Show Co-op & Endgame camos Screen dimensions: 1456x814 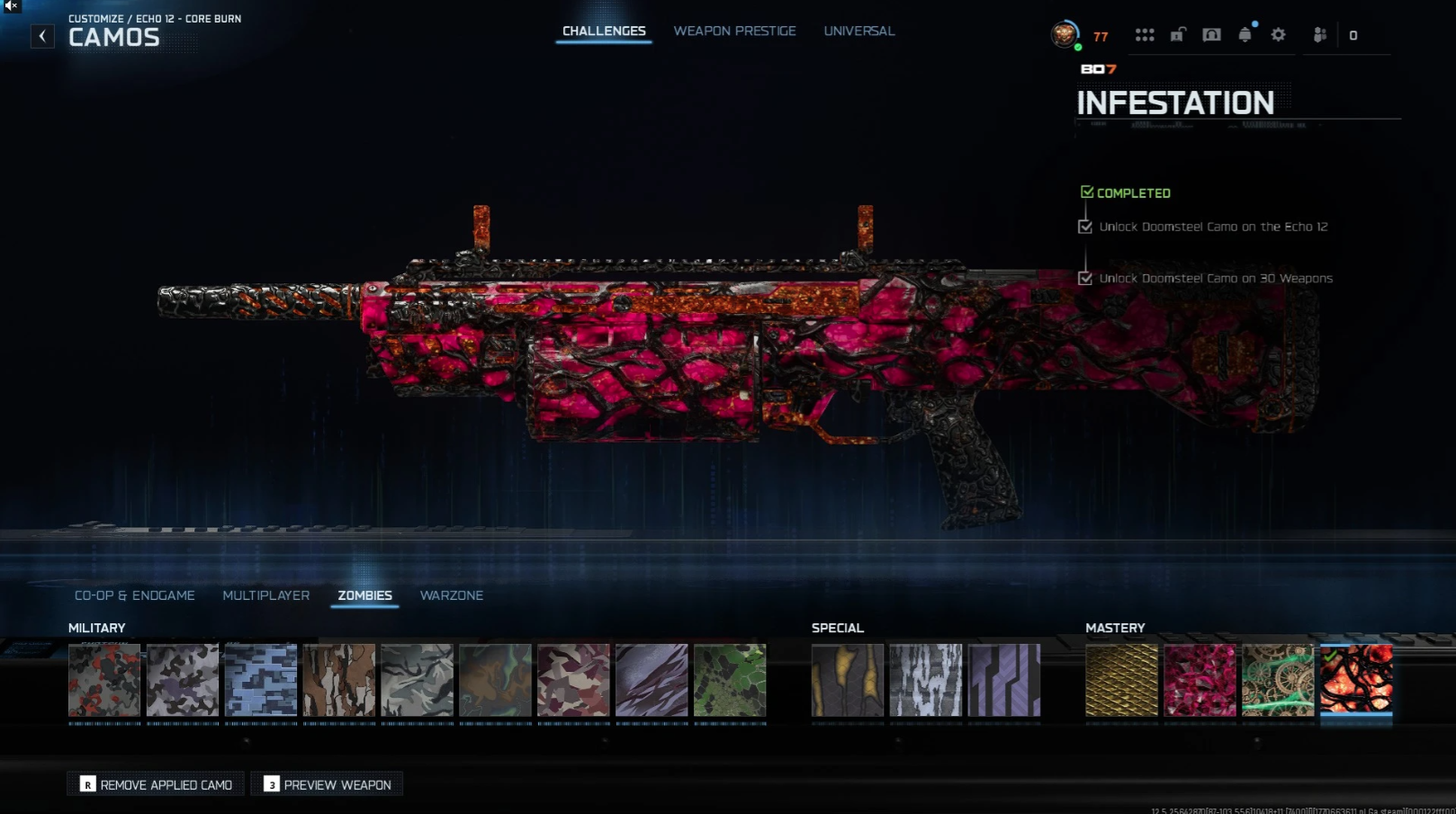134,595
